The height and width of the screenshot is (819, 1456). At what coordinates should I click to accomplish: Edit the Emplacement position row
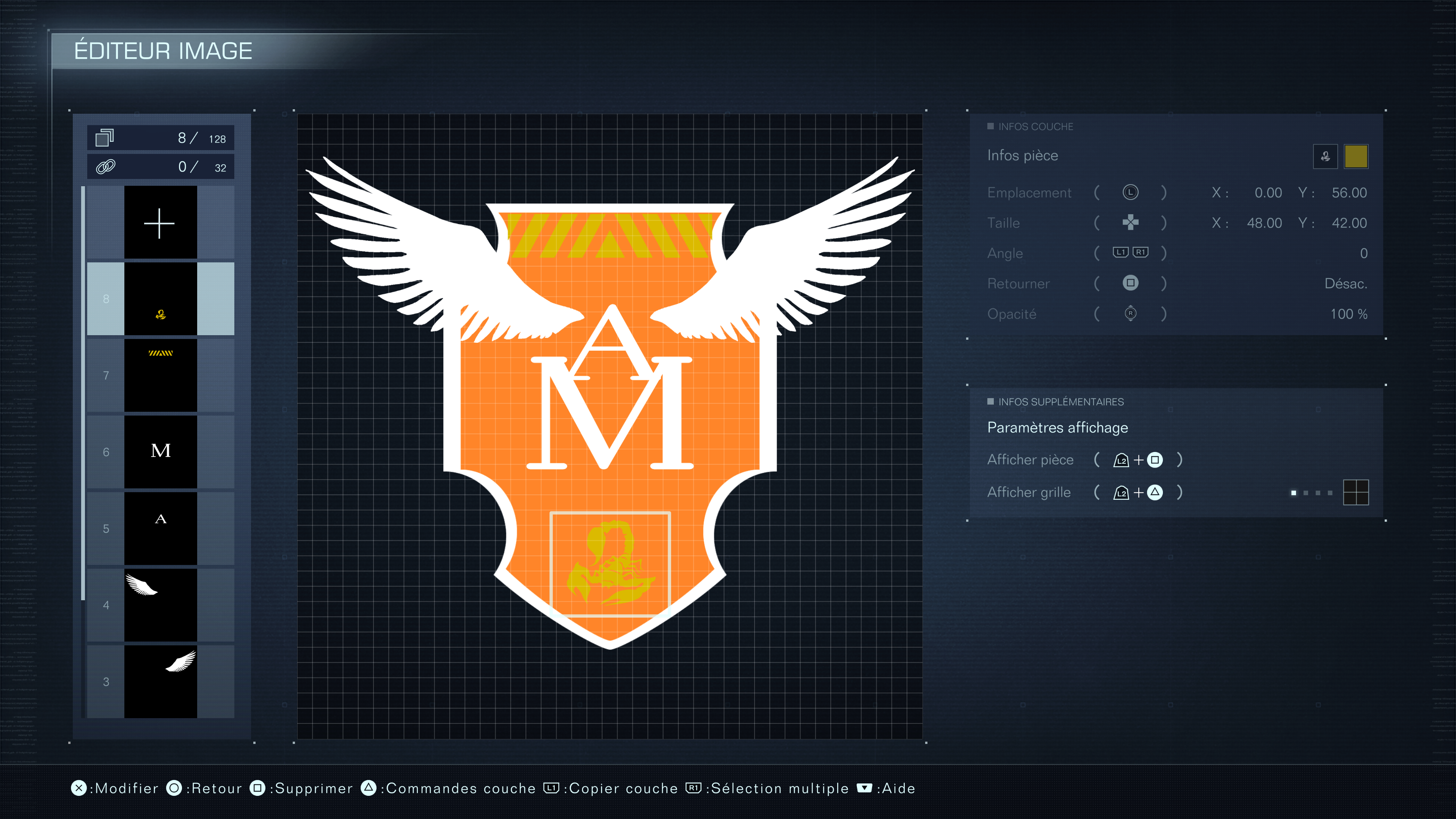[x=1176, y=193]
